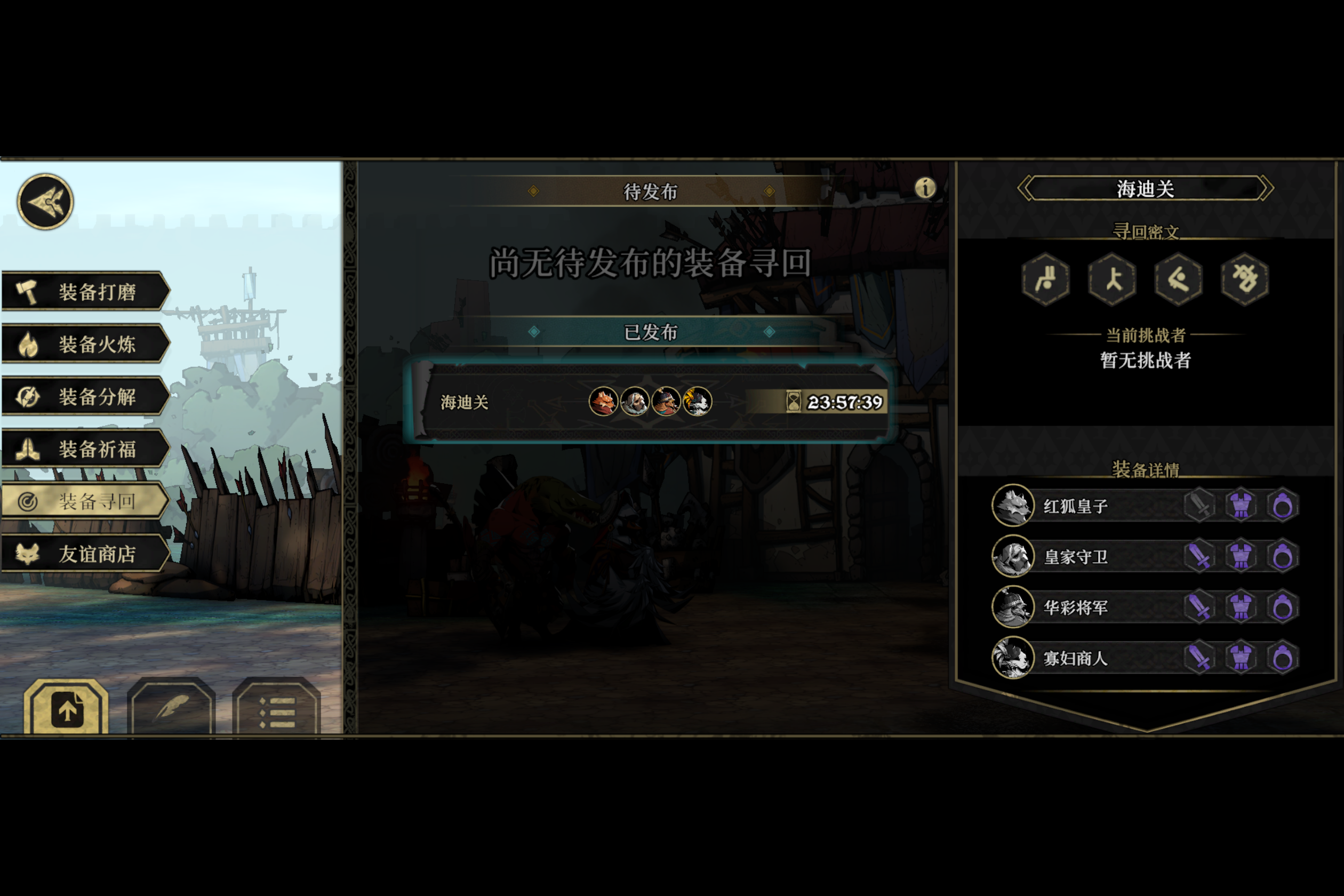Select the published 海迪关 retrieval entry
The image size is (1344, 896).
coord(651,402)
